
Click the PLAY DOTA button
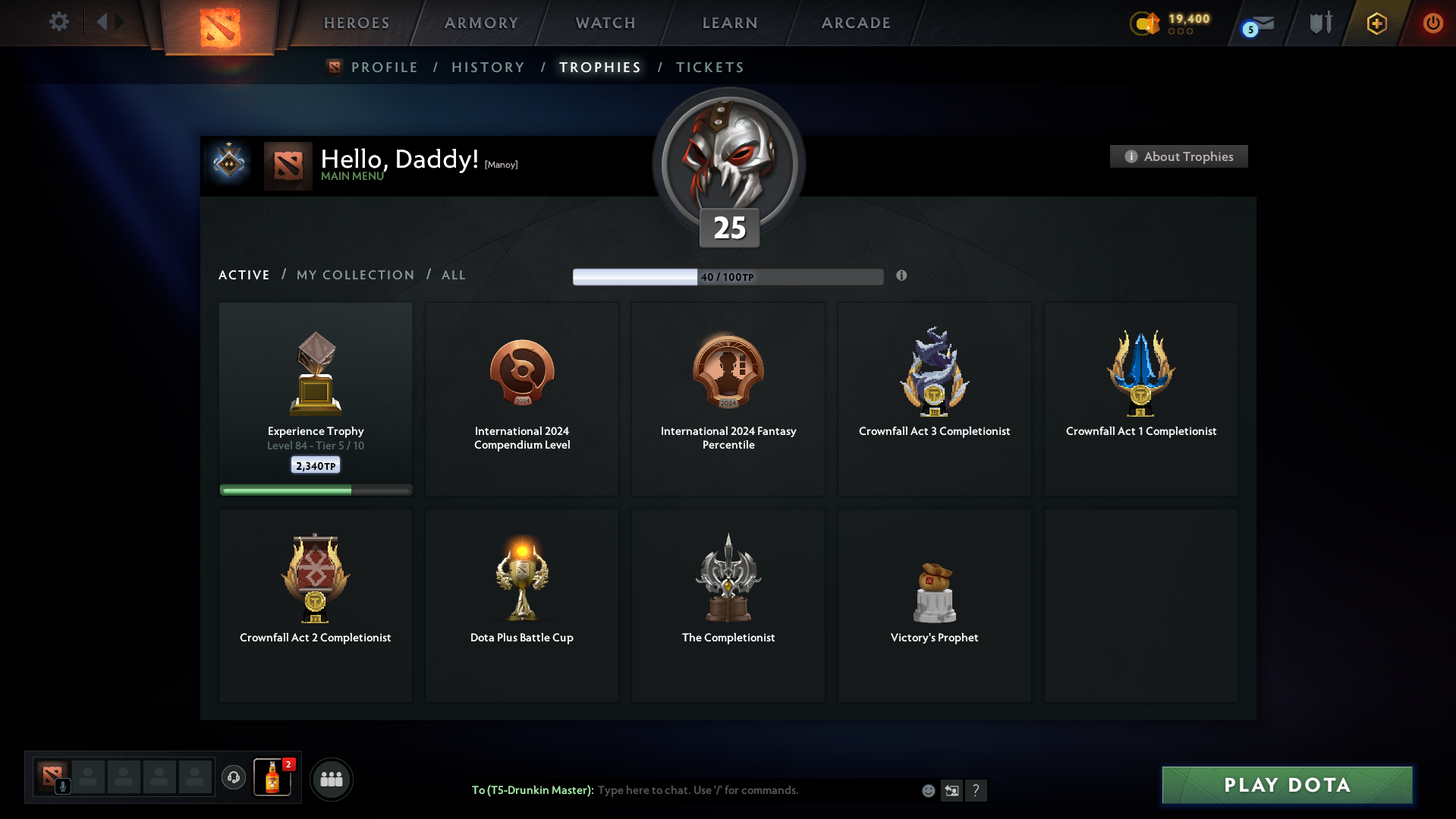[1286, 785]
